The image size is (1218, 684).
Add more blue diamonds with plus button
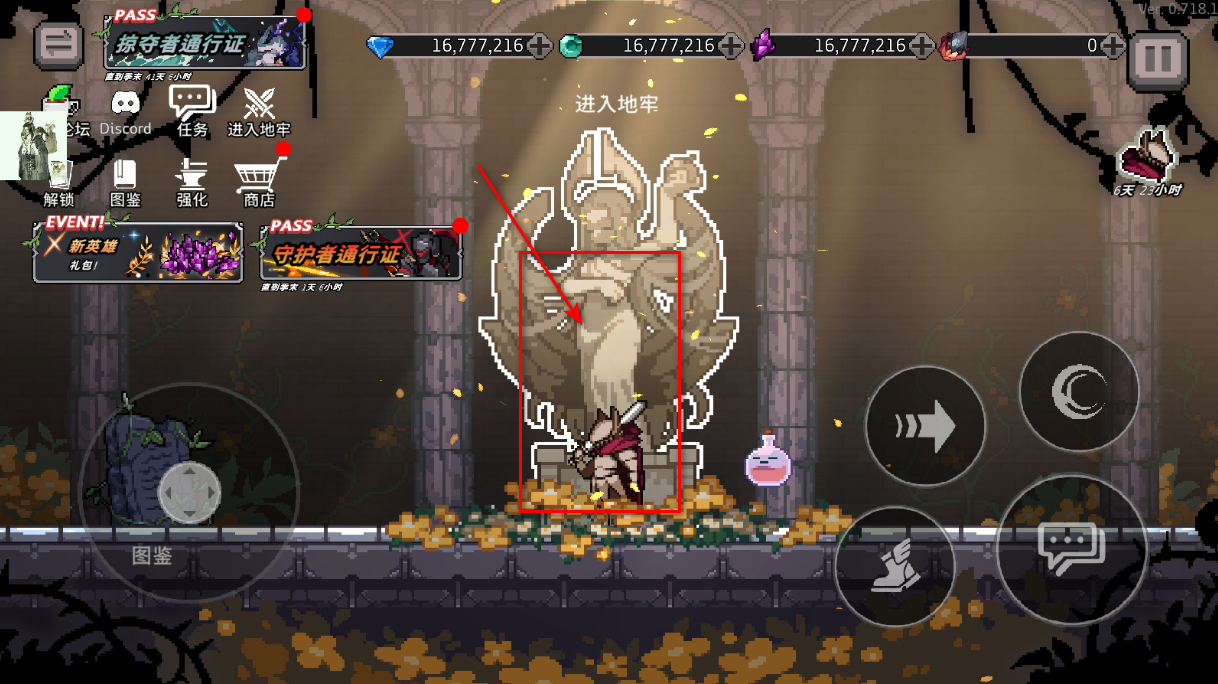539,46
